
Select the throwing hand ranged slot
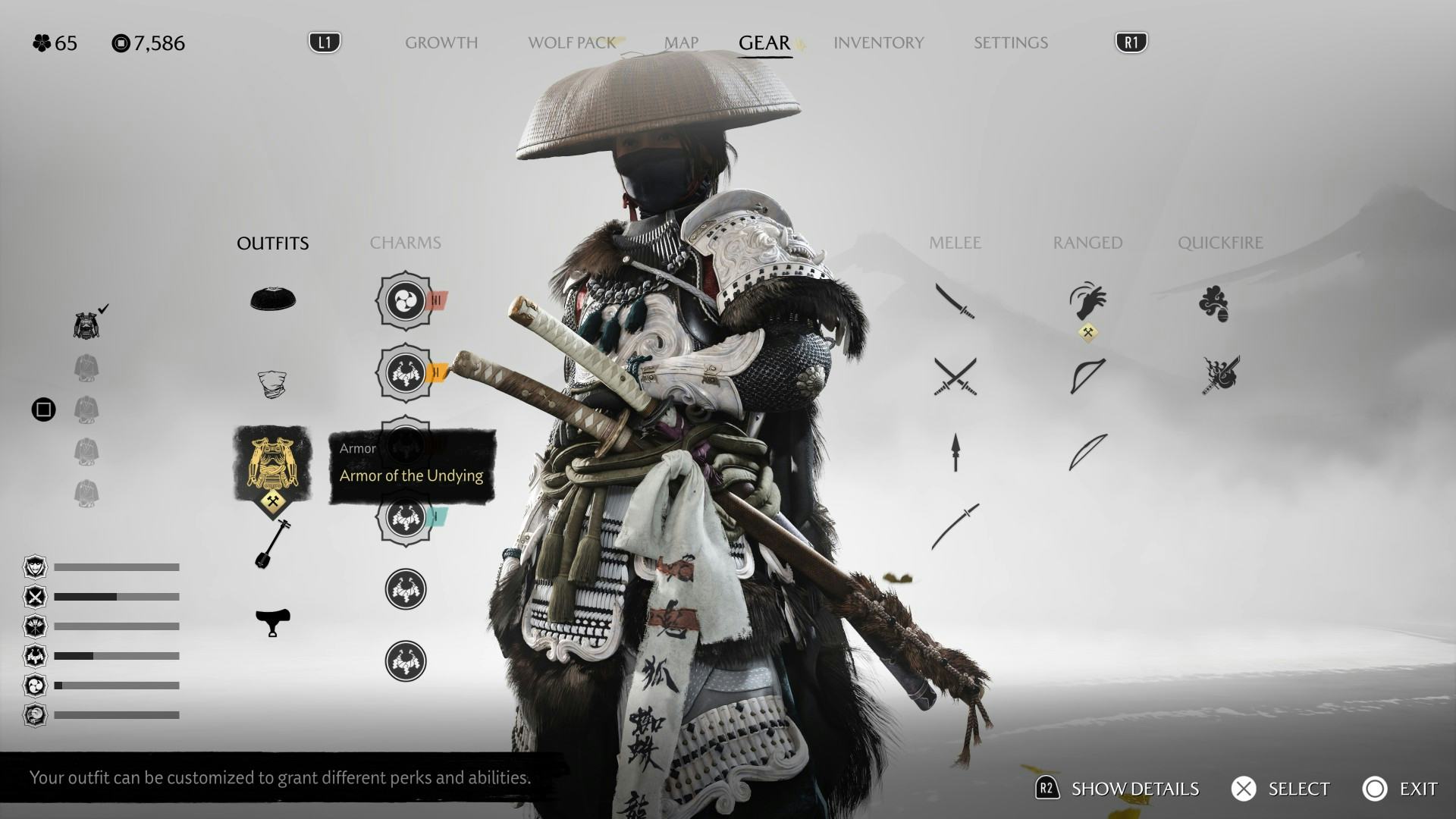point(1087,302)
